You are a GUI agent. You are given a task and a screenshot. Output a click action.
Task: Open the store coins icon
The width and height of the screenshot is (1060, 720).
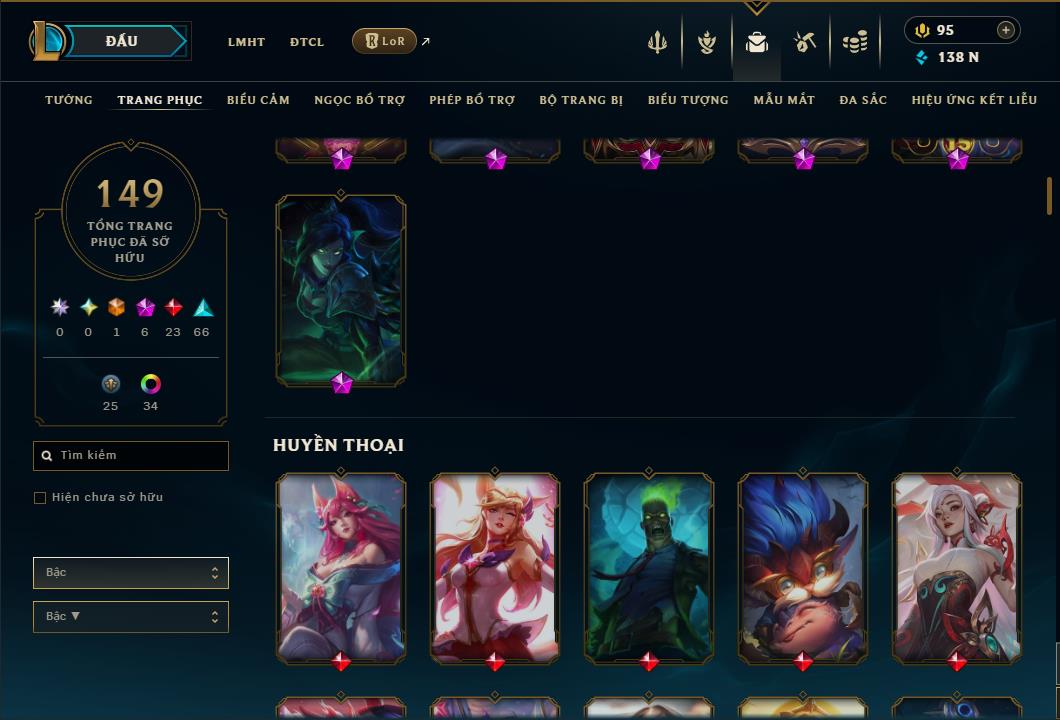[x=854, y=42]
